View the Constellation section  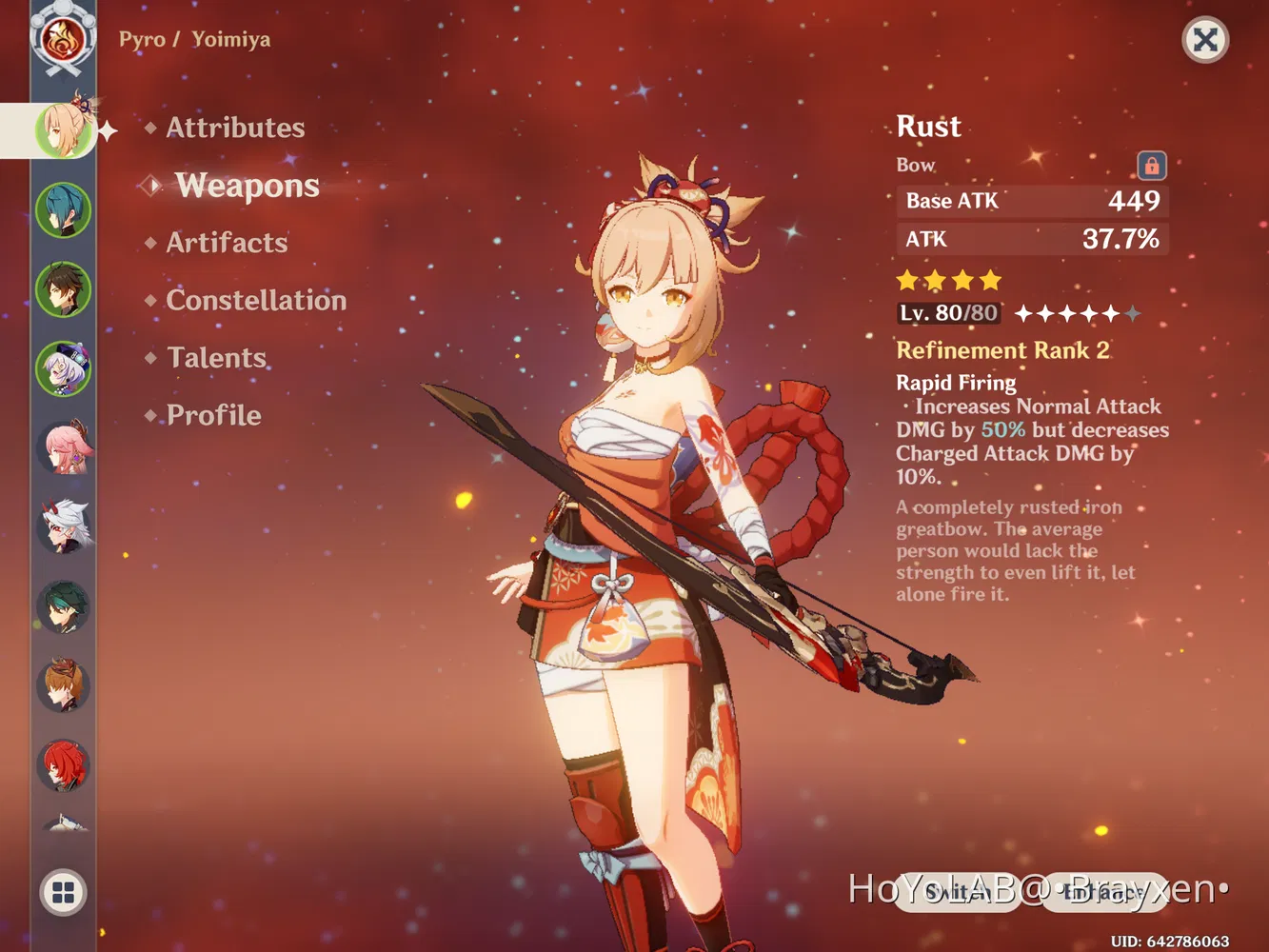(256, 300)
